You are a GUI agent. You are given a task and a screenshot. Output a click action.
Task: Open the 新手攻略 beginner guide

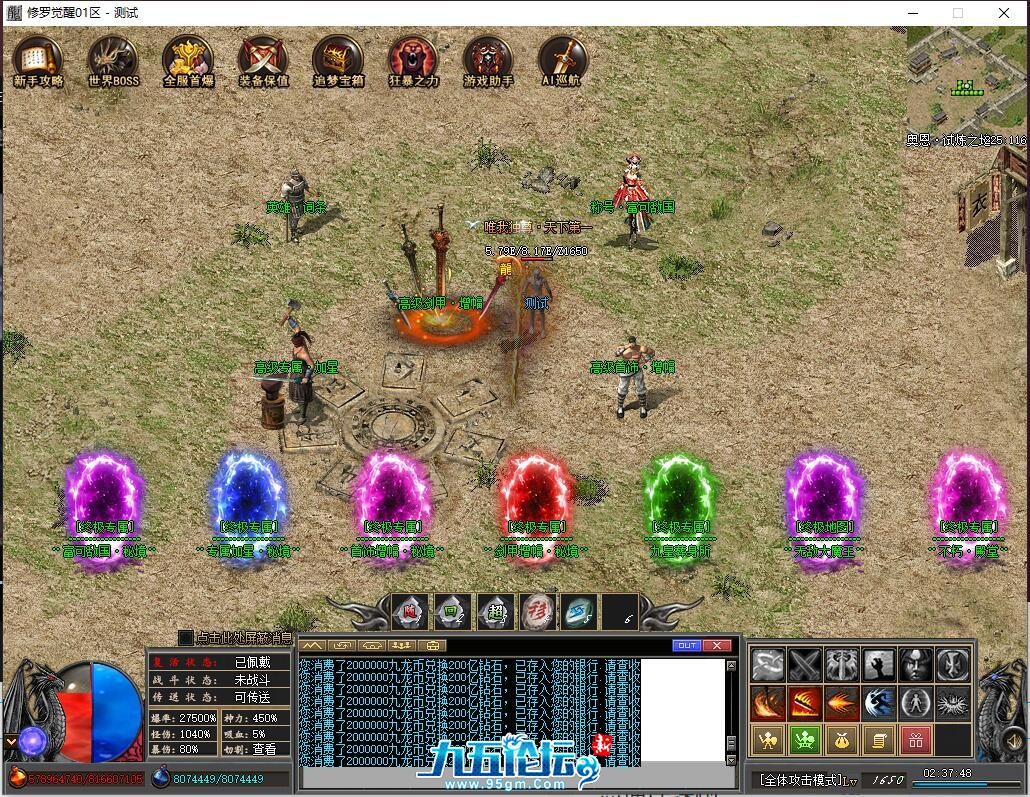coord(38,61)
